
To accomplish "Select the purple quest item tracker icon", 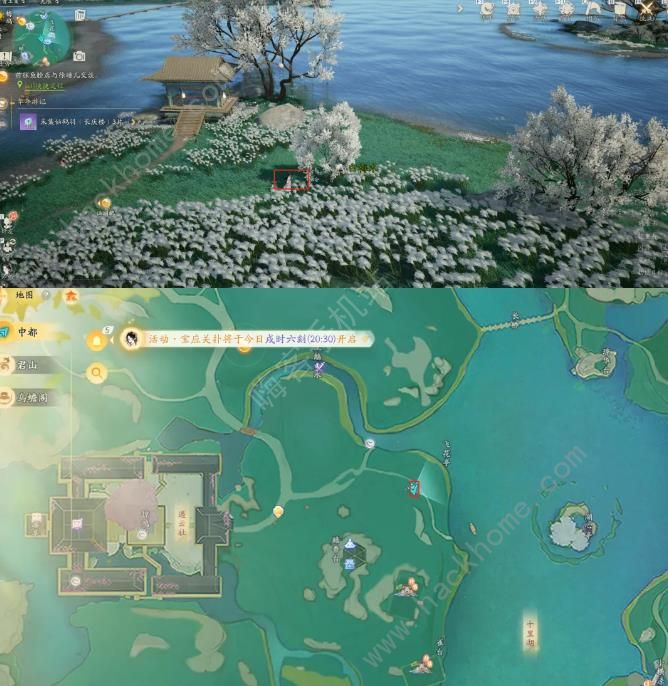I will point(28,121).
